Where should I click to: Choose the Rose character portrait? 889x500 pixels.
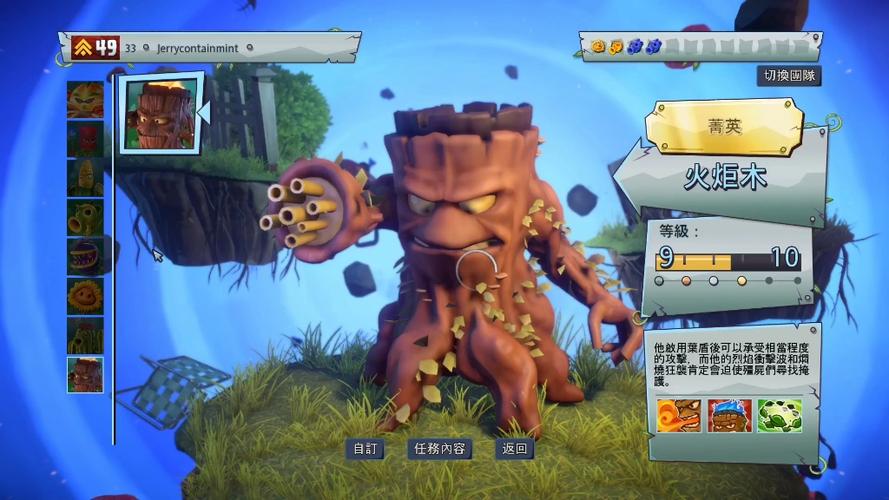click(85, 138)
